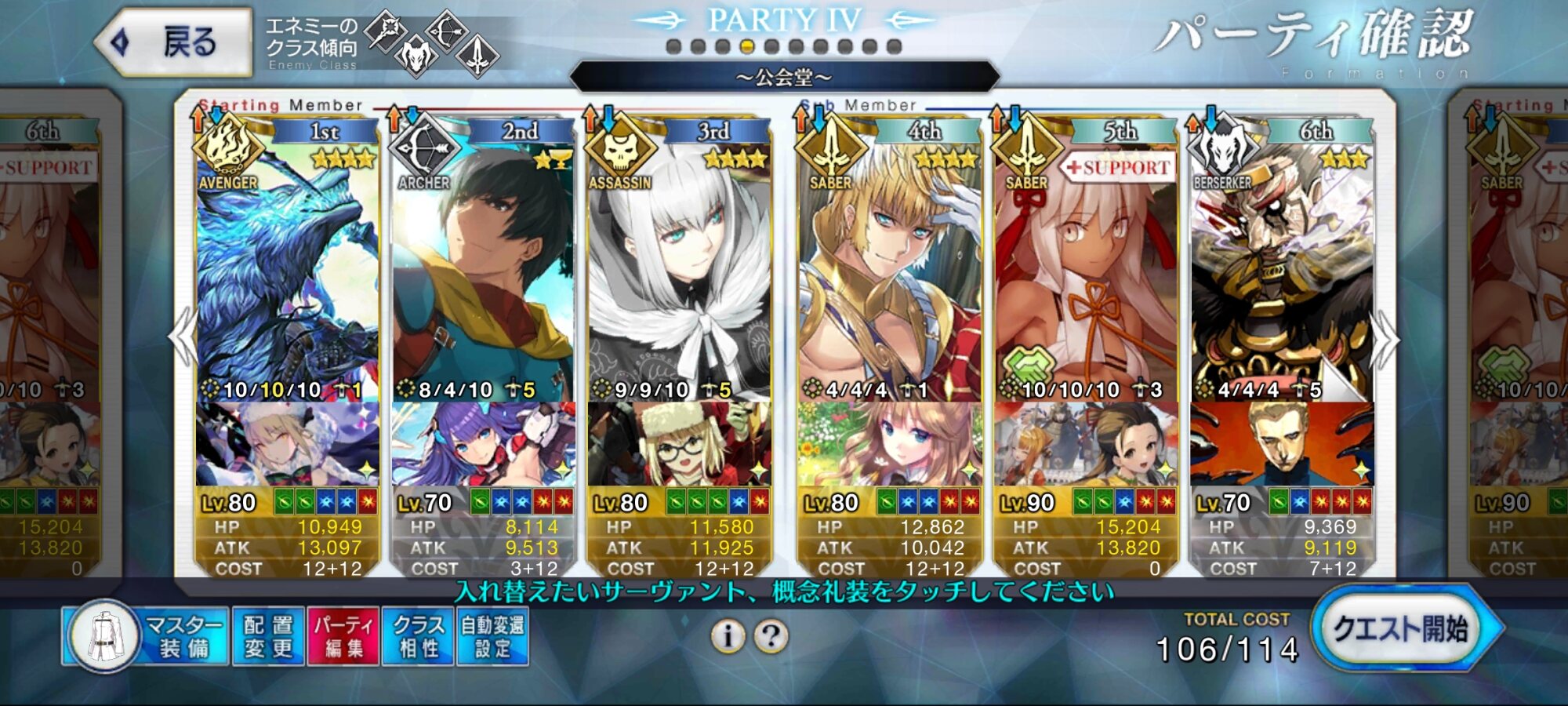The height and width of the screenshot is (706, 1568).
Task: Click the info 'i' button
Action: coord(728,636)
